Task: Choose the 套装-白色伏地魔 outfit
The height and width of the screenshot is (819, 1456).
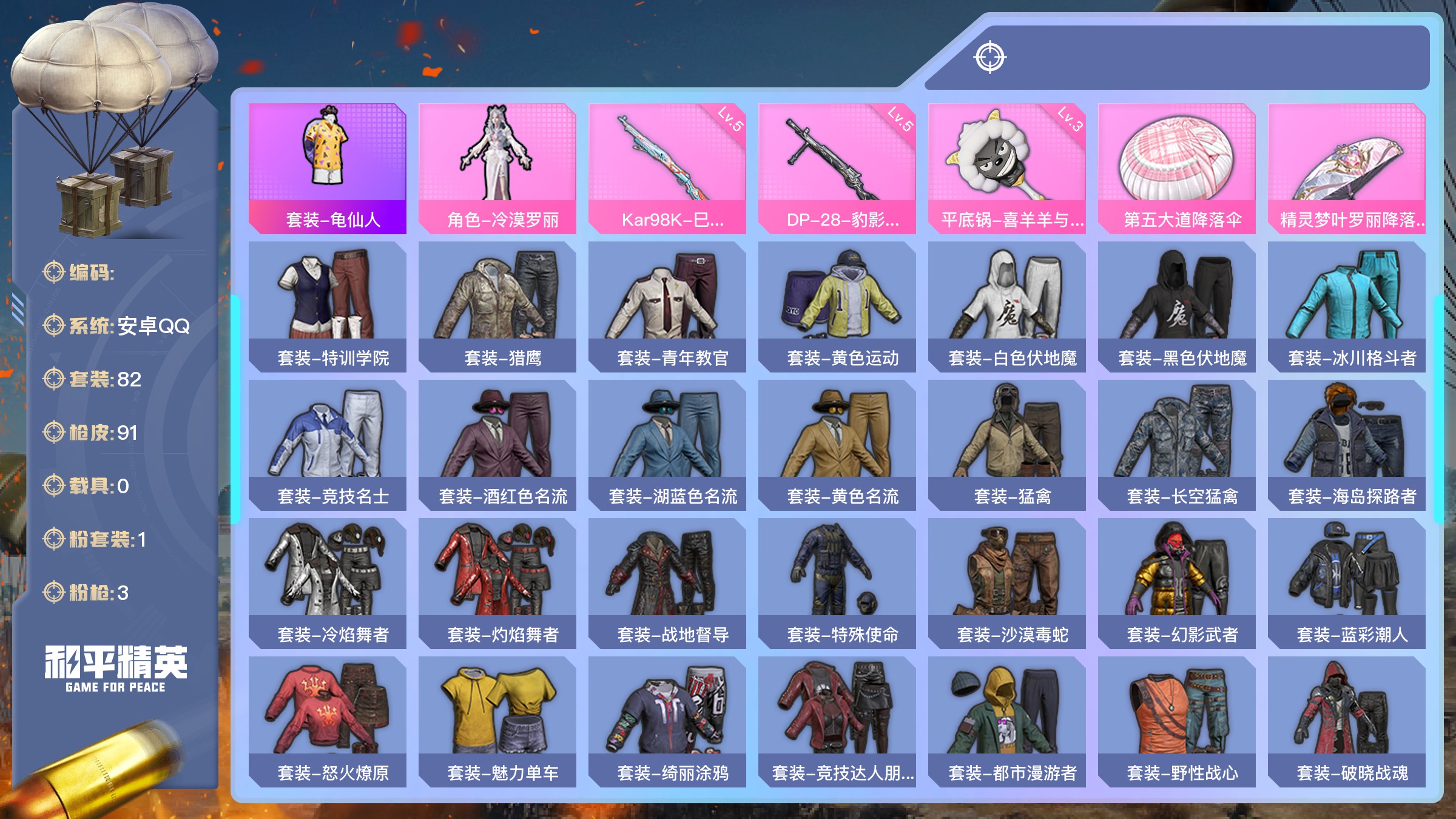Action: tap(1007, 306)
